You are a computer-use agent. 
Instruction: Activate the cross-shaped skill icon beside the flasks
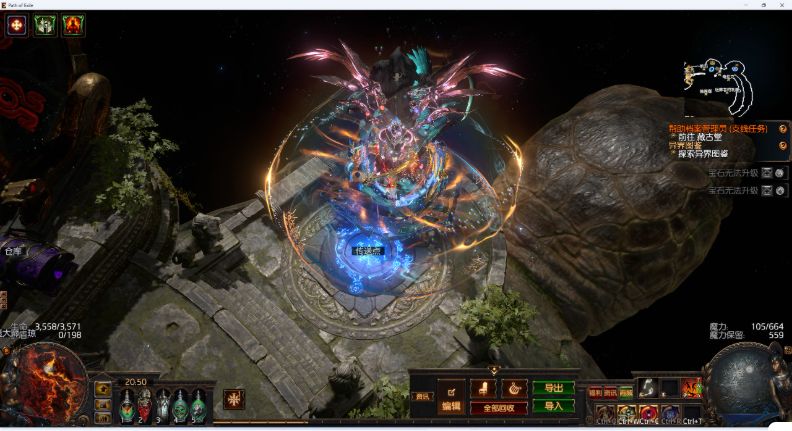[x=233, y=399]
